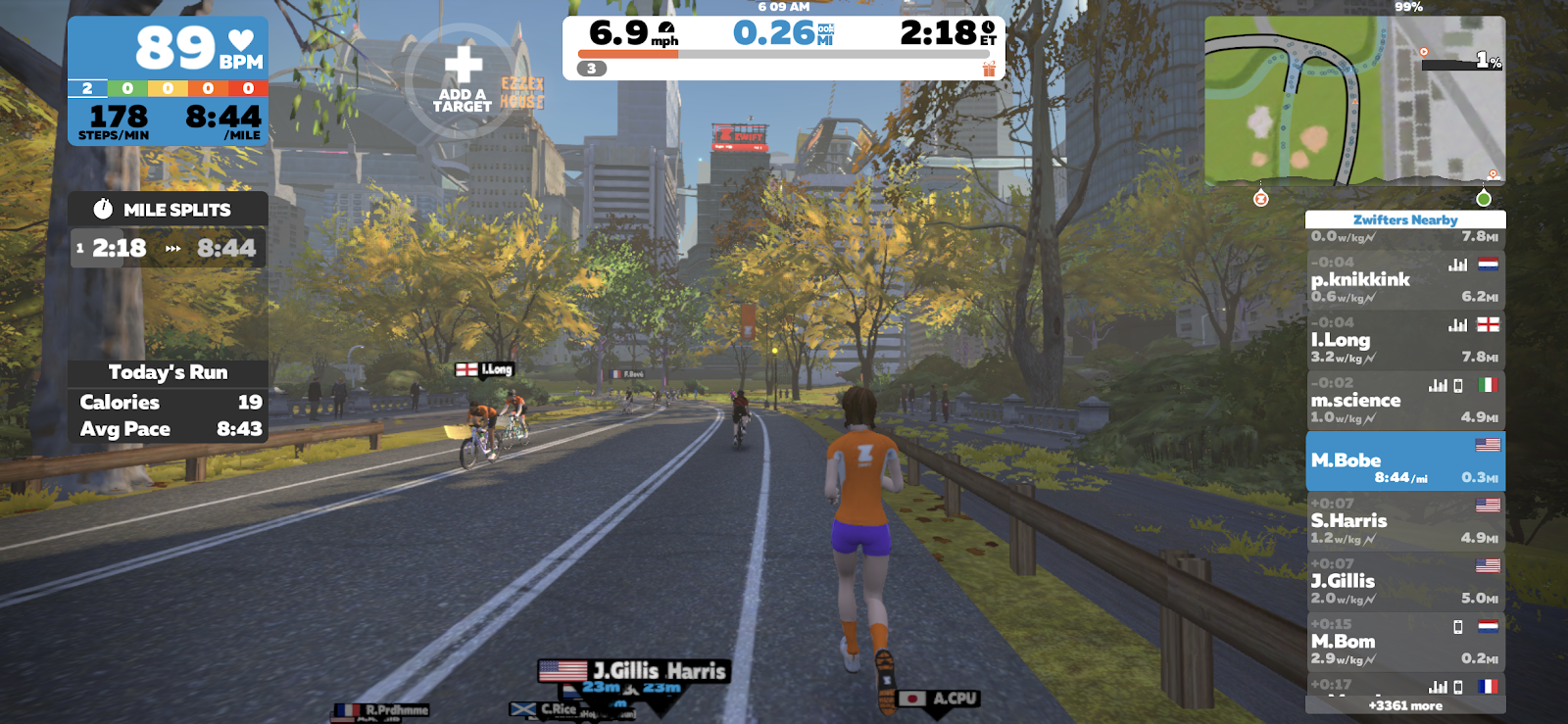Open the Mile Splits panel header
Viewport: 1568px width, 724px height.
(x=168, y=210)
